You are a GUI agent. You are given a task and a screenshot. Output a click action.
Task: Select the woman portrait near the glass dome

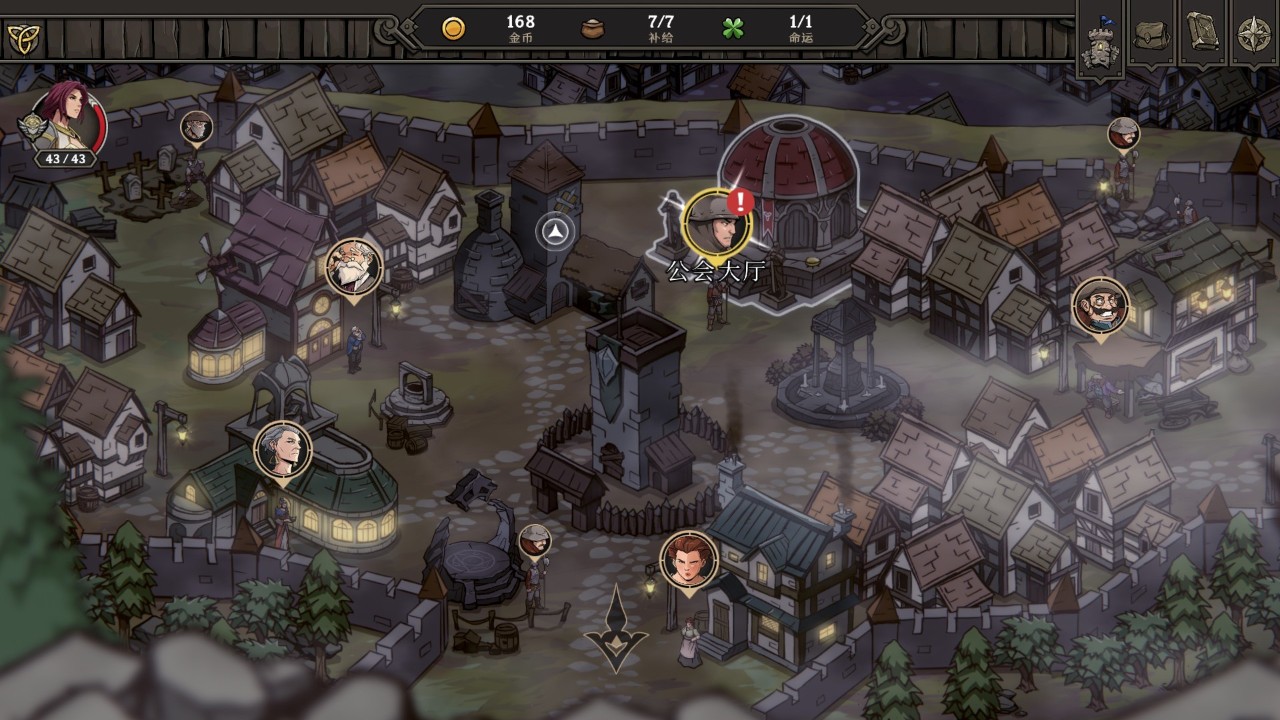[282, 451]
